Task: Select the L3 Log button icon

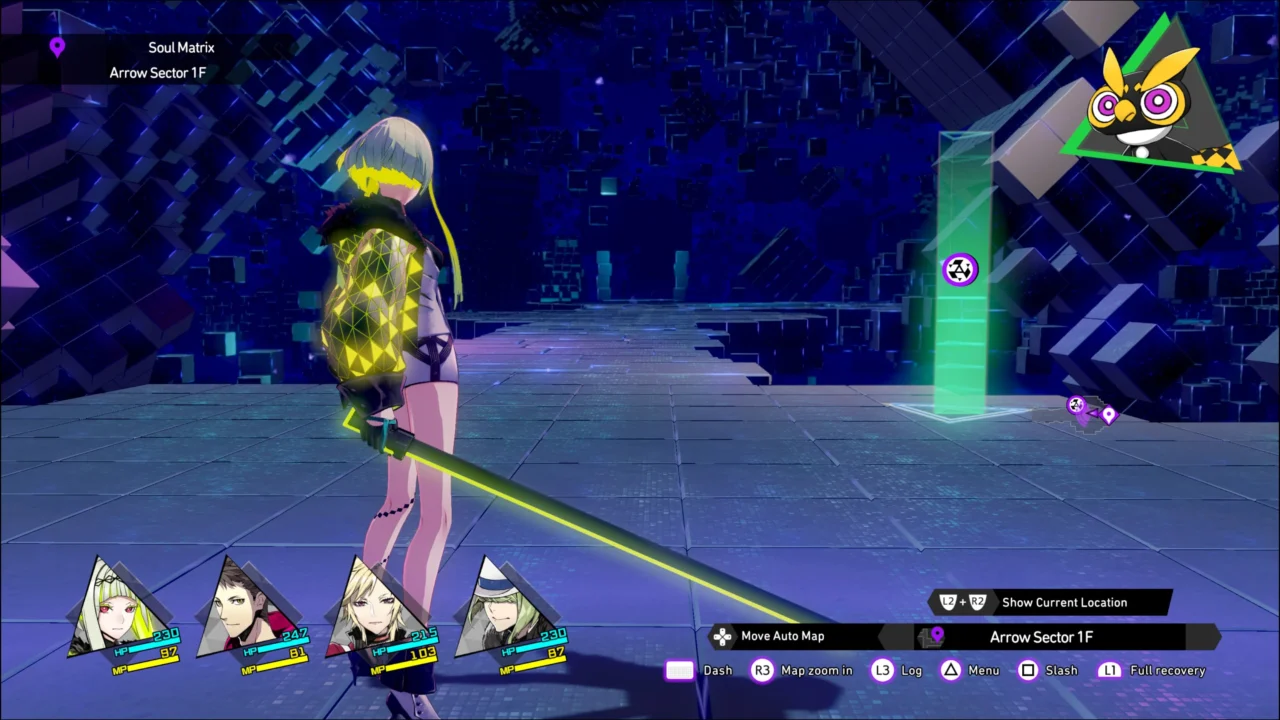Action: pos(883,670)
